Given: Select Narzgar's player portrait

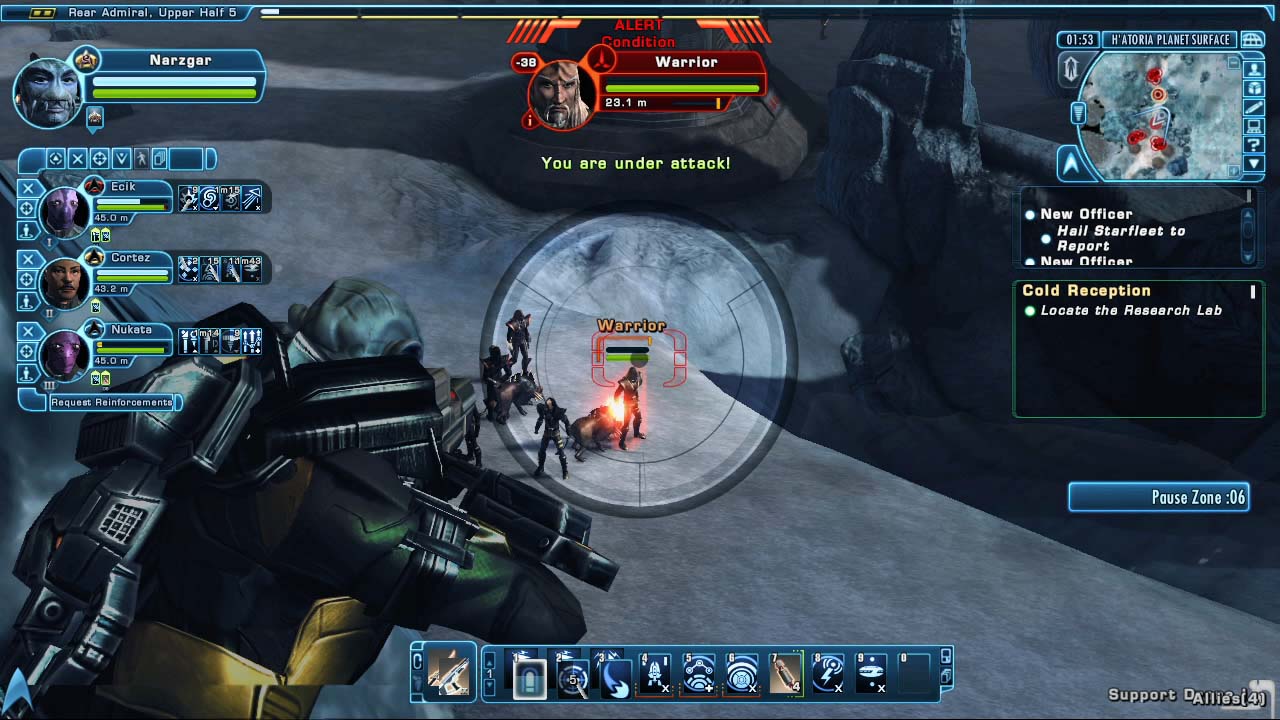Looking at the screenshot, I should pyautogui.click(x=48, y=92).
